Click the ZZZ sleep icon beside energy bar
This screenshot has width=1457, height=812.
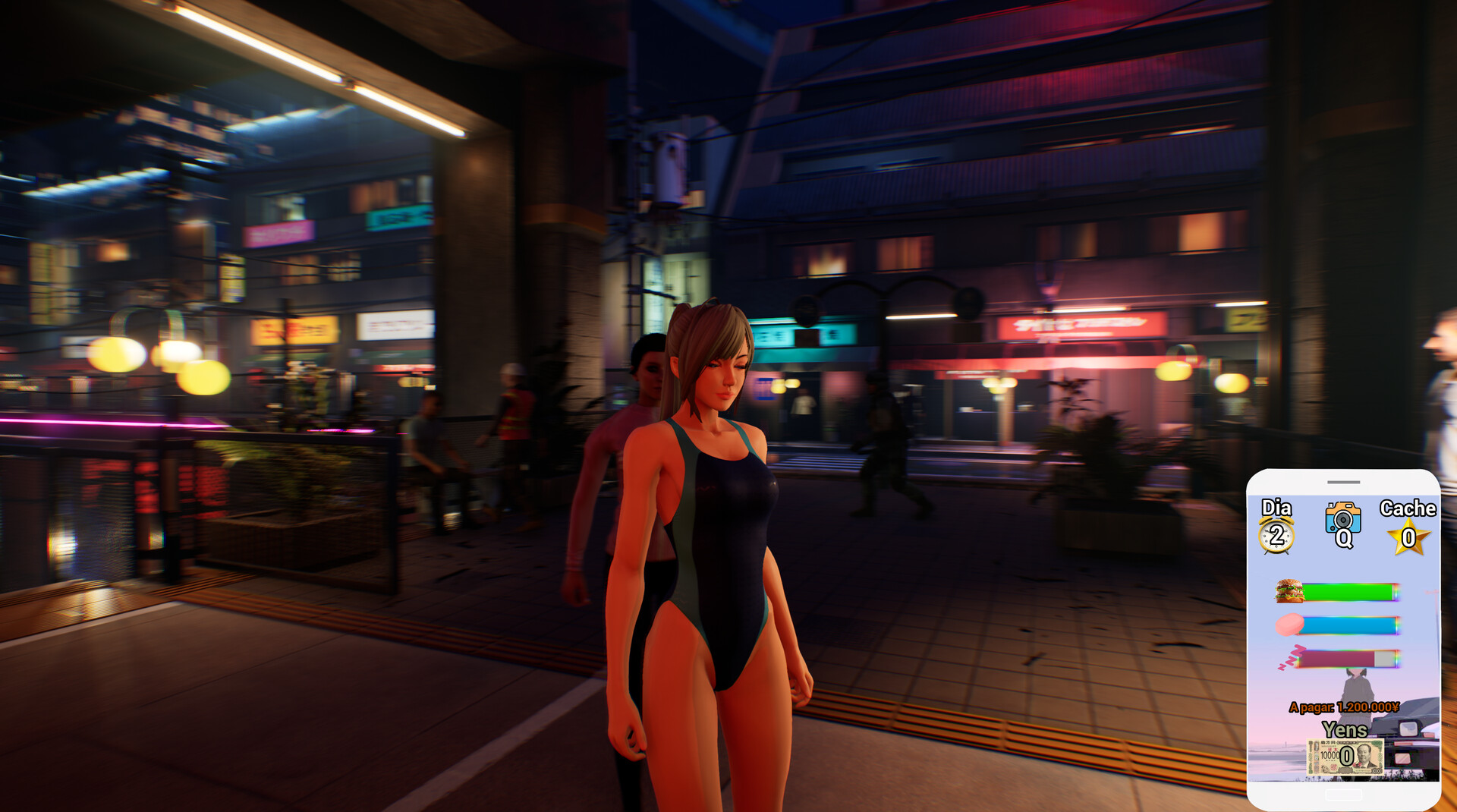[x=1290, y=657]
